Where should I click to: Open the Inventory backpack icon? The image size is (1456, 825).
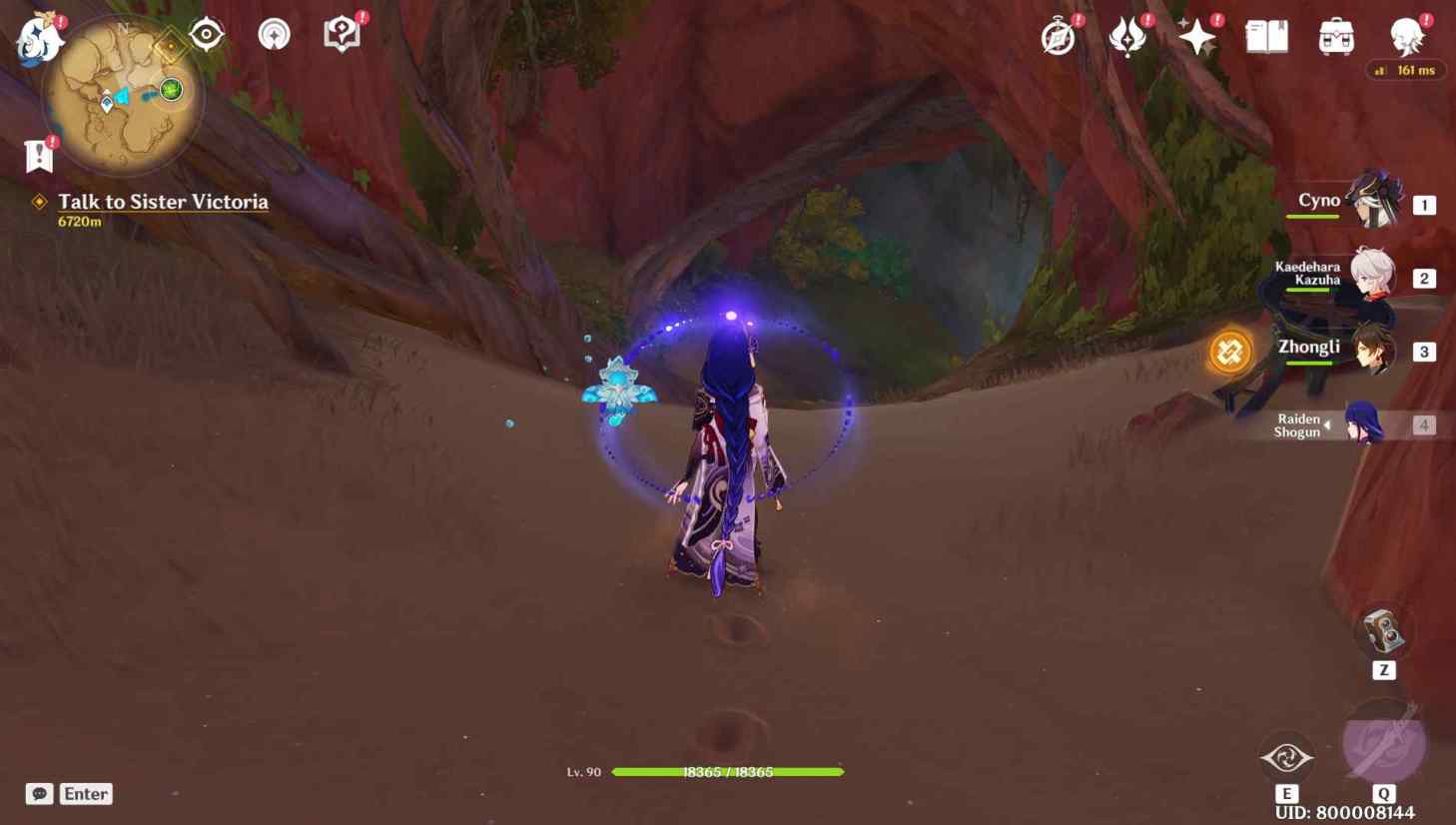click(1334, 35)
